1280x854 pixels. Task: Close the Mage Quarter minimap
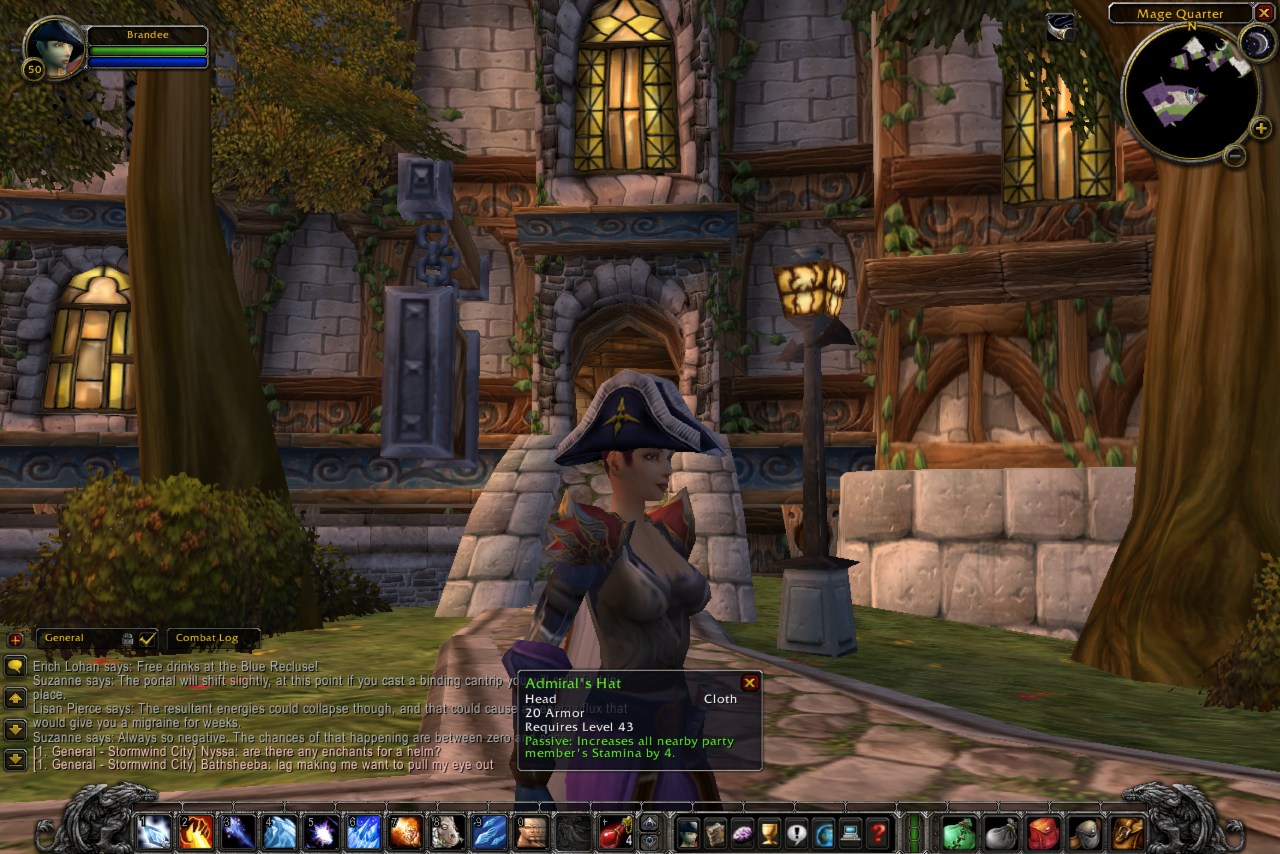point(1266,13)
